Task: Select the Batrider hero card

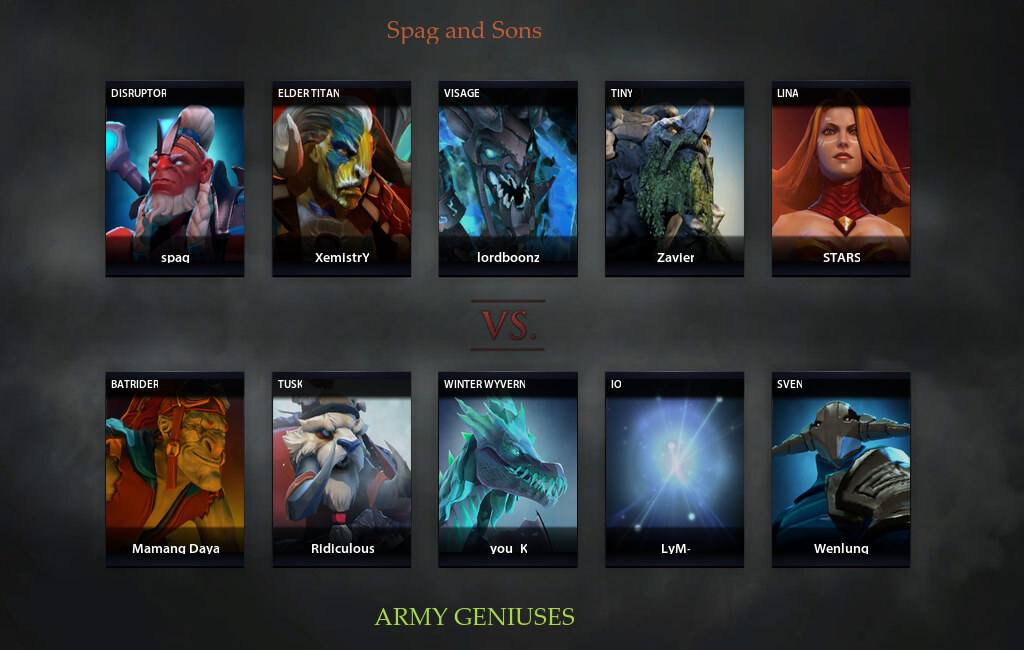Action: tap(175, 469)
